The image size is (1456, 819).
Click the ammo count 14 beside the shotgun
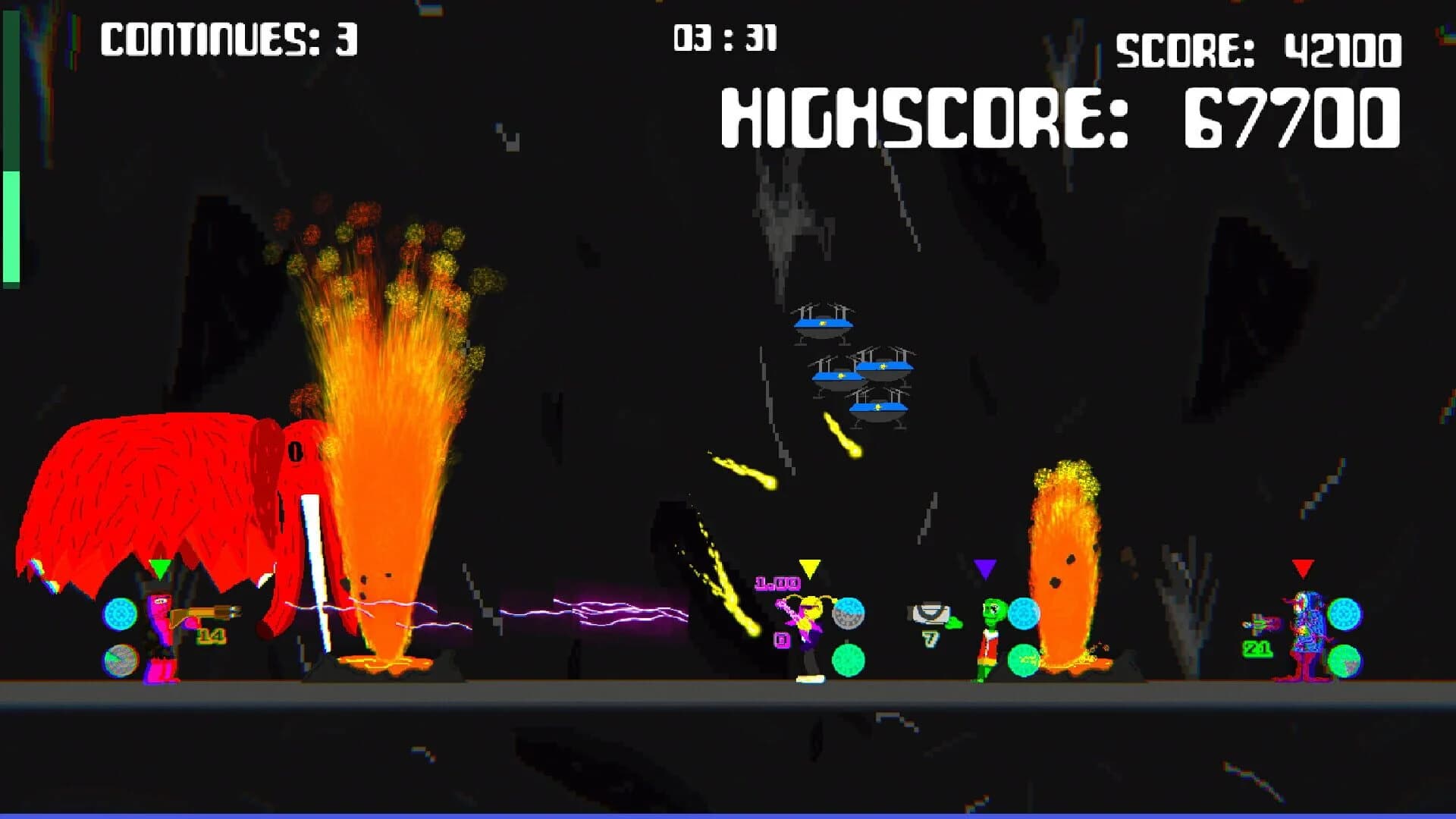(x=211, y=636)
